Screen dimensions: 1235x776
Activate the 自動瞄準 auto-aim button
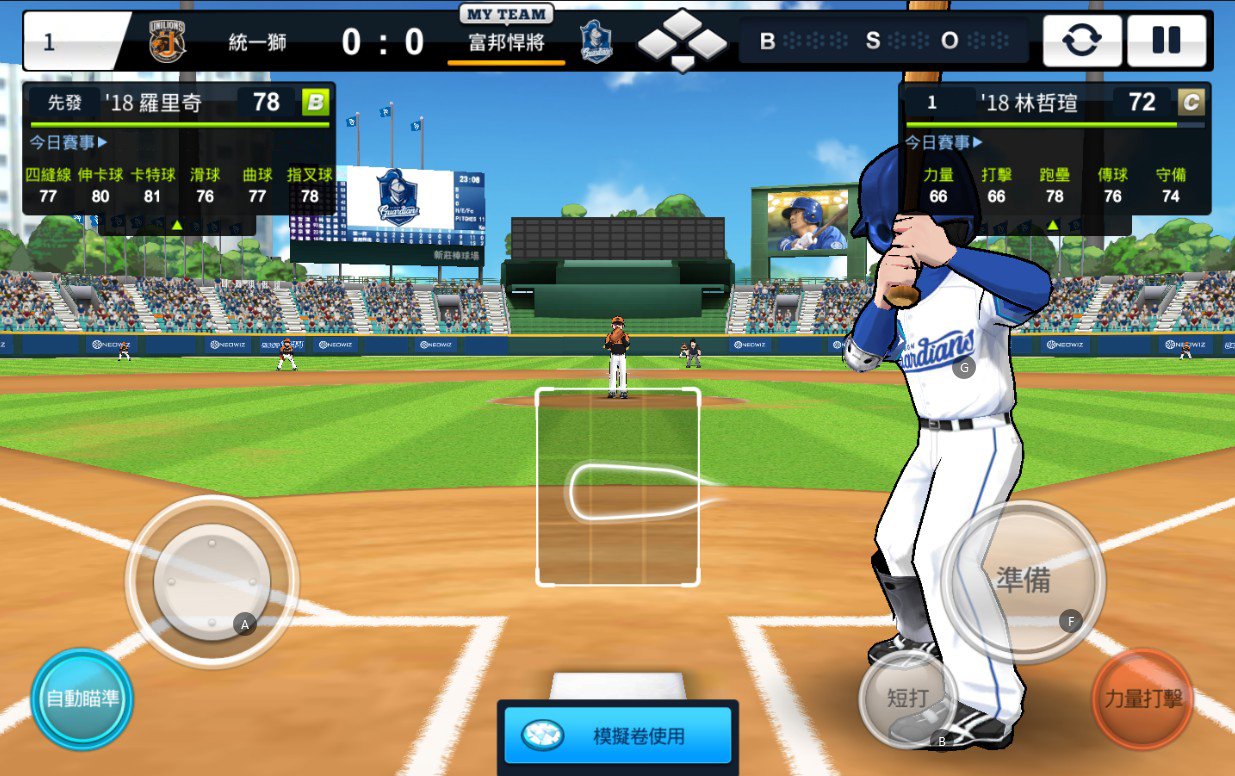pyautogui.click(x=82, y=698)
